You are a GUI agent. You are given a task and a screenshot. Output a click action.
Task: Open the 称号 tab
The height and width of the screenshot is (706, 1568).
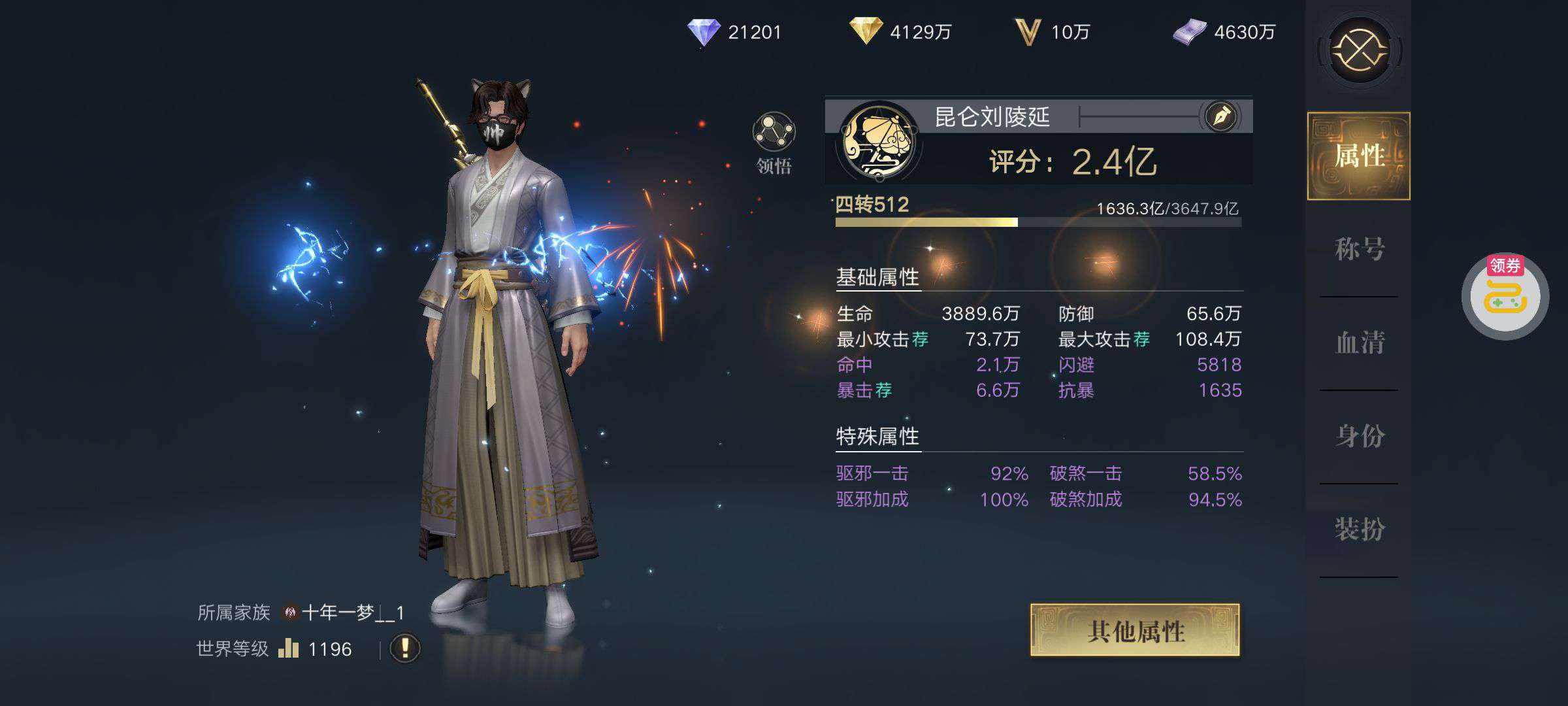1359,249
